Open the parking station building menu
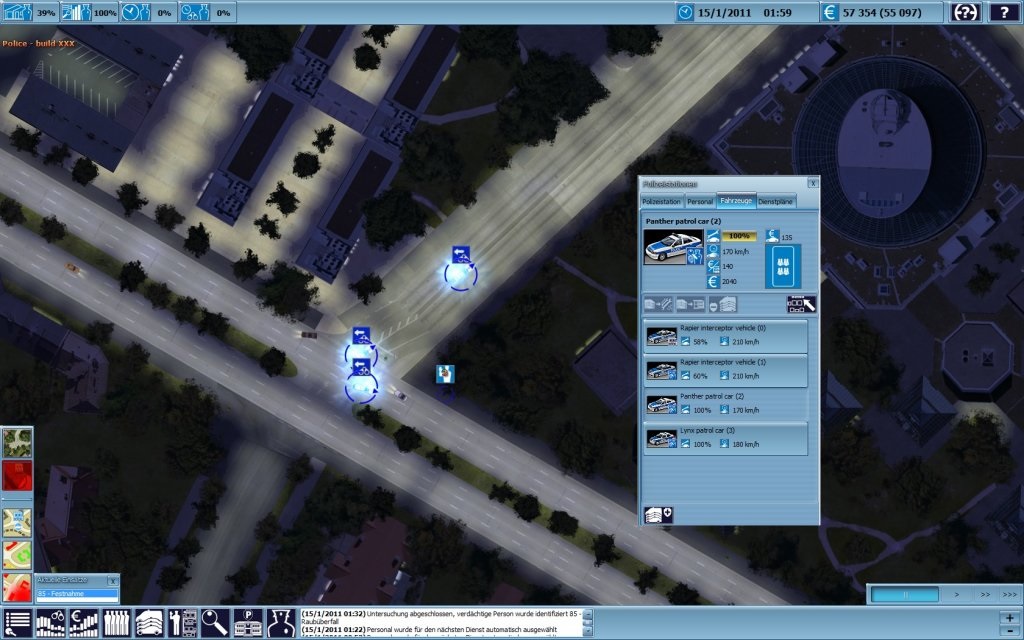The height and width of the screenshot is (640, 1024). tap(248, 623)
